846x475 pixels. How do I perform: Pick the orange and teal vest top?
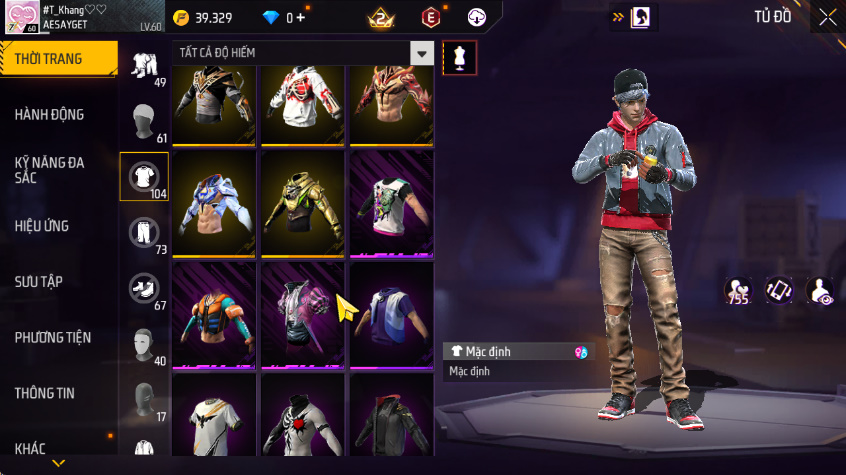point(214,316)
